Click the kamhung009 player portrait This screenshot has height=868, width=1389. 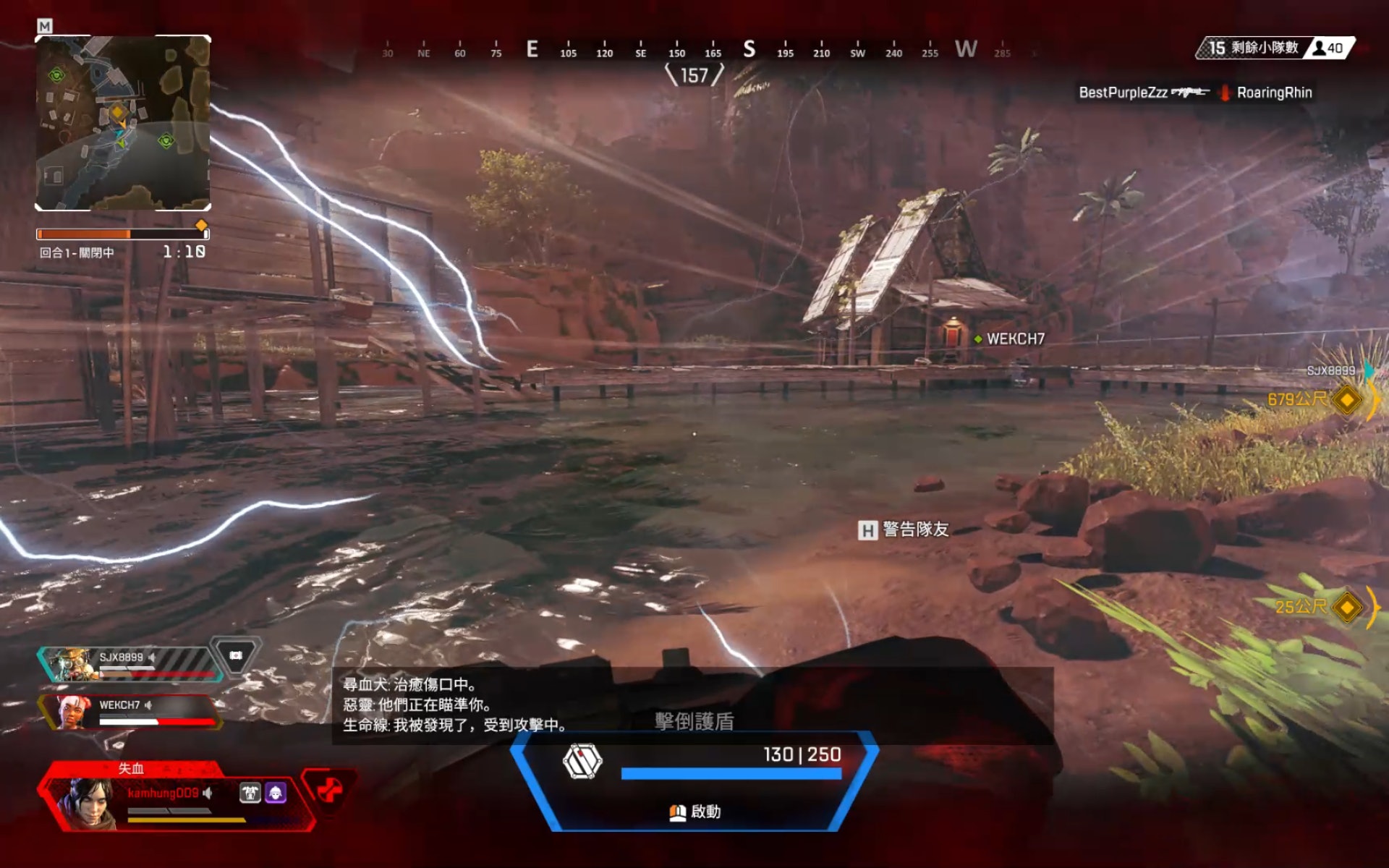[88, 801]
